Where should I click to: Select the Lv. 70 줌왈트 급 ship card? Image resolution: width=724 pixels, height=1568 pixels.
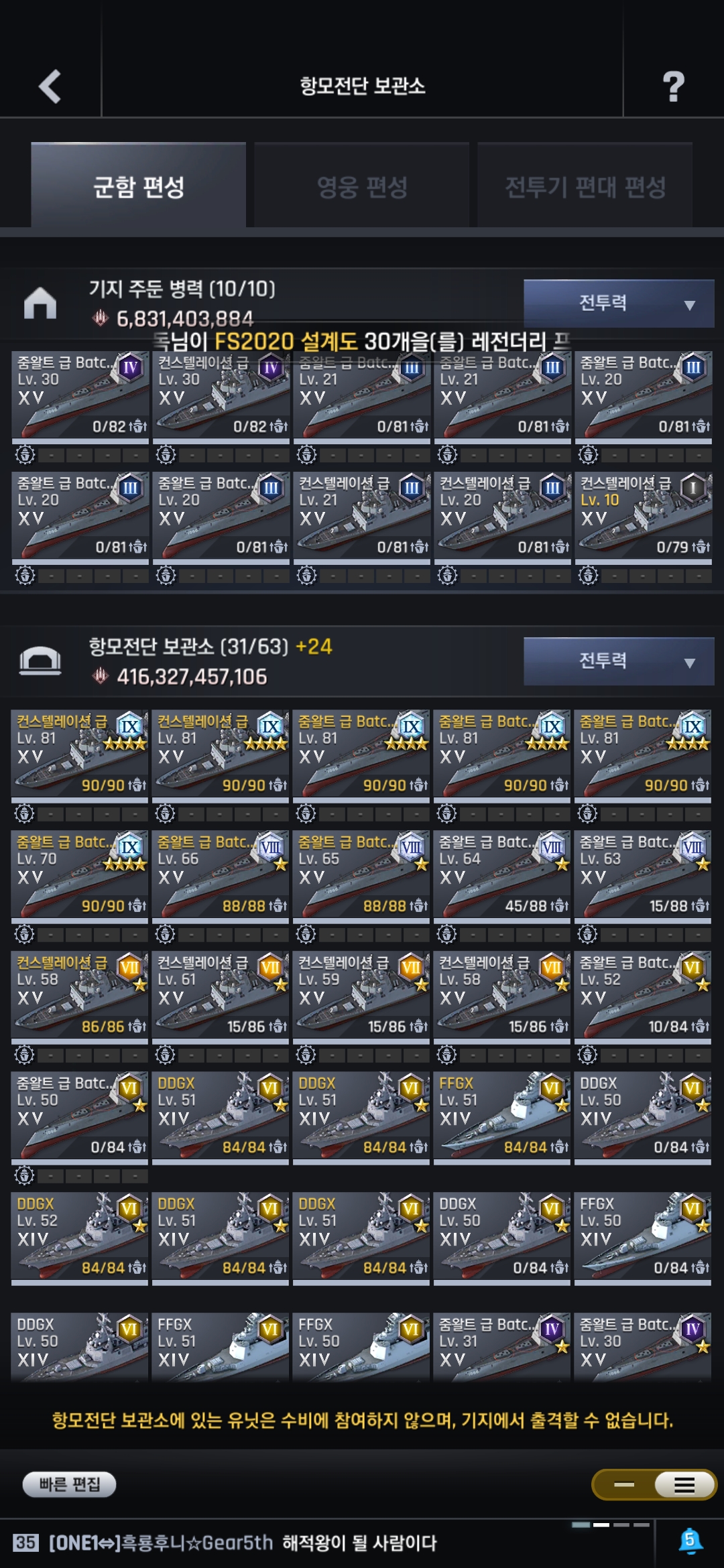click(x=80, y=874)
